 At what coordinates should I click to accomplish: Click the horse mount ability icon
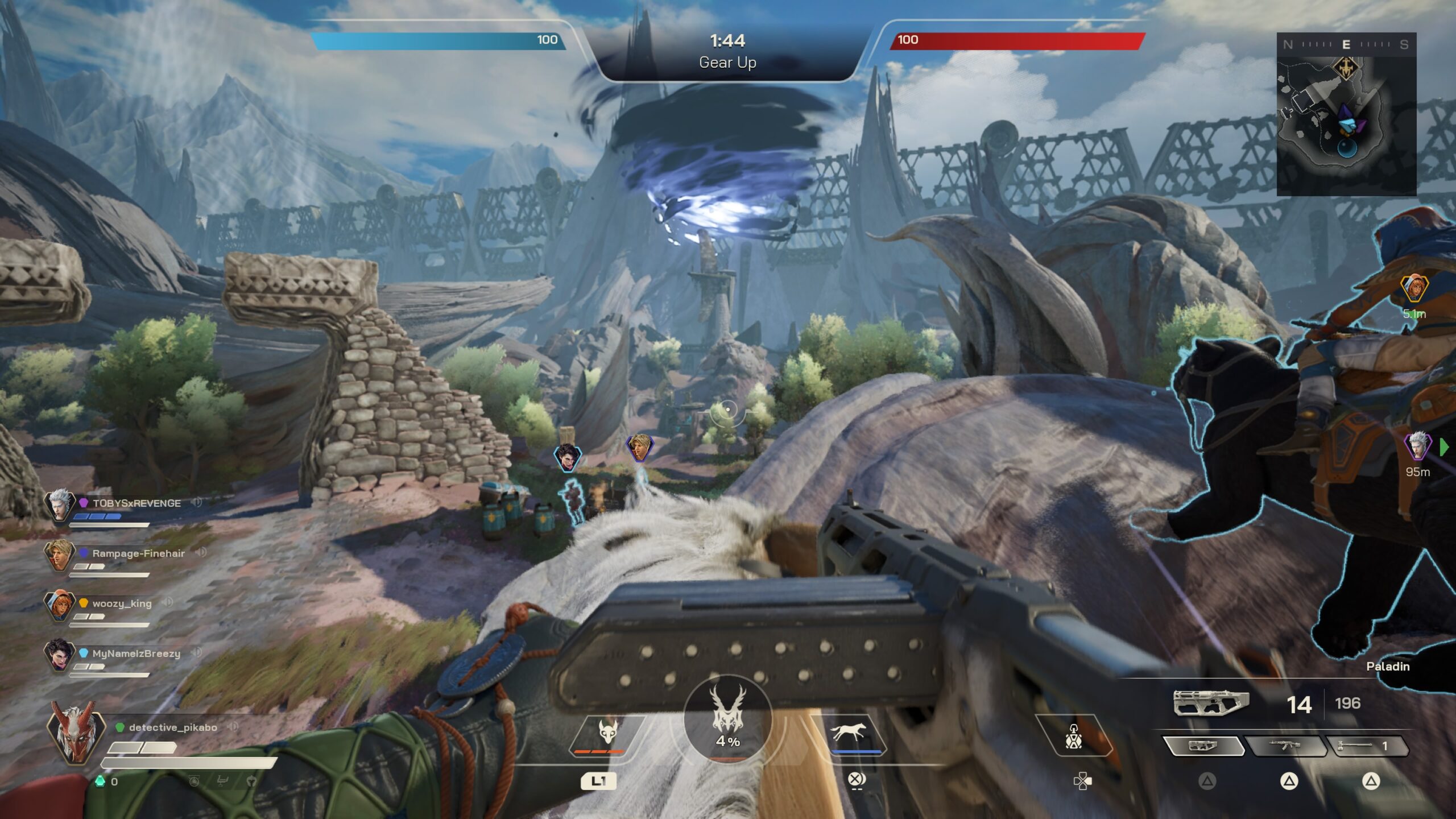pos(849,734)
